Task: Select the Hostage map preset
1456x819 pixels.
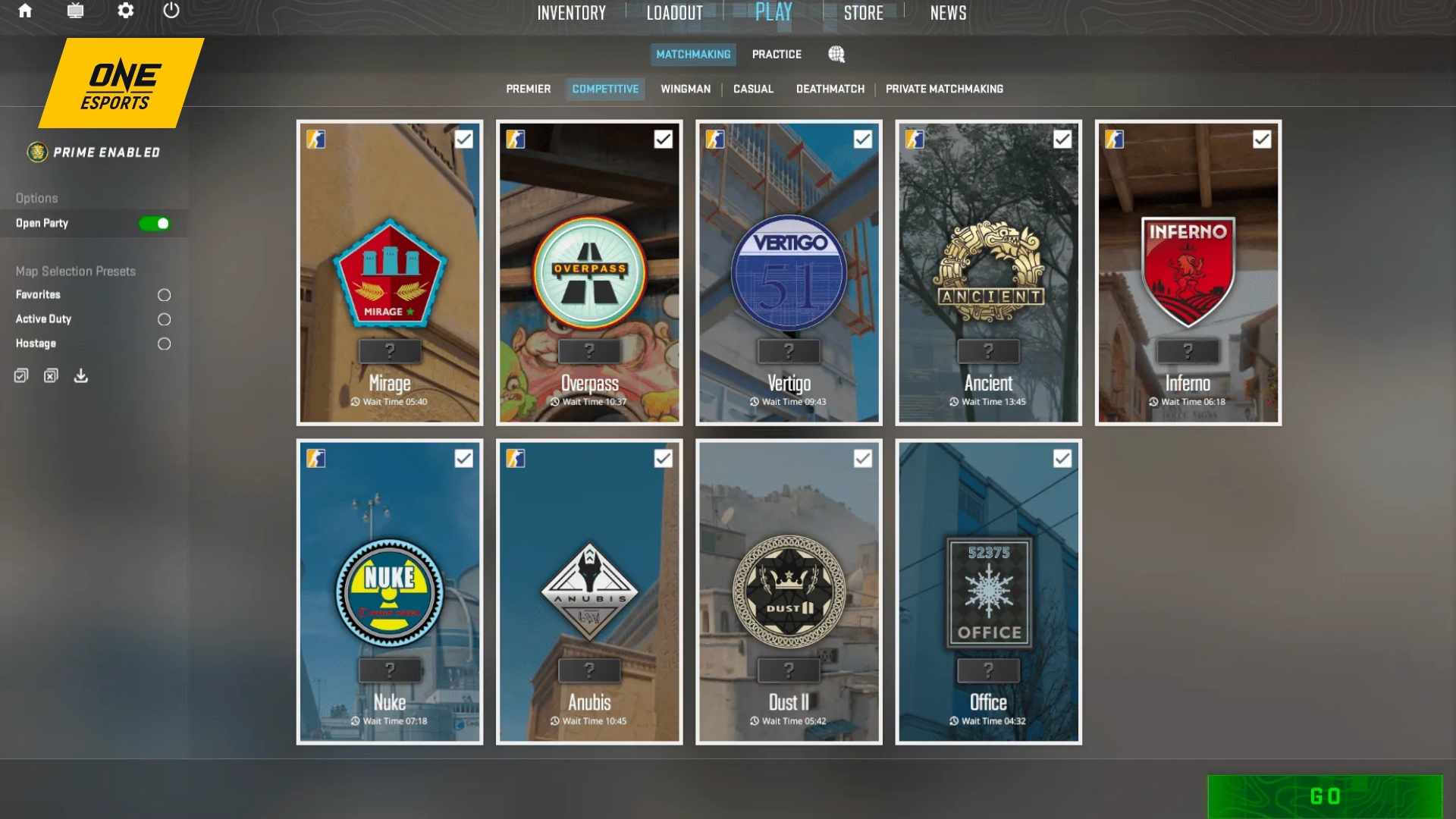Action: coord(164,344)
